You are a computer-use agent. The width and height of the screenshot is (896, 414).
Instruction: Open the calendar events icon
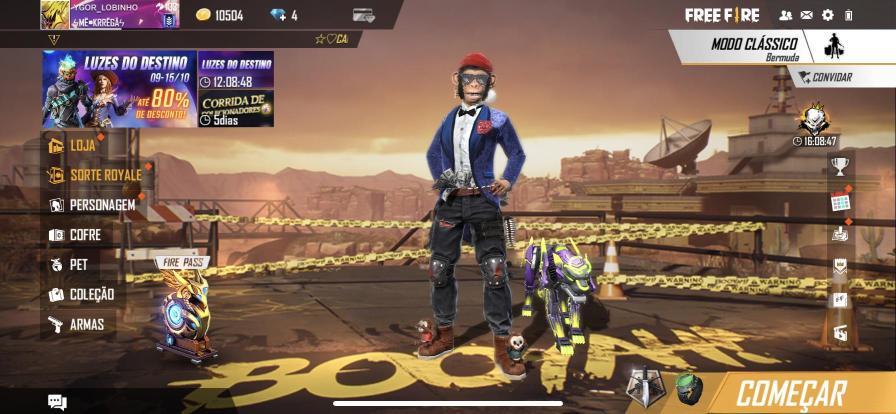840,201
